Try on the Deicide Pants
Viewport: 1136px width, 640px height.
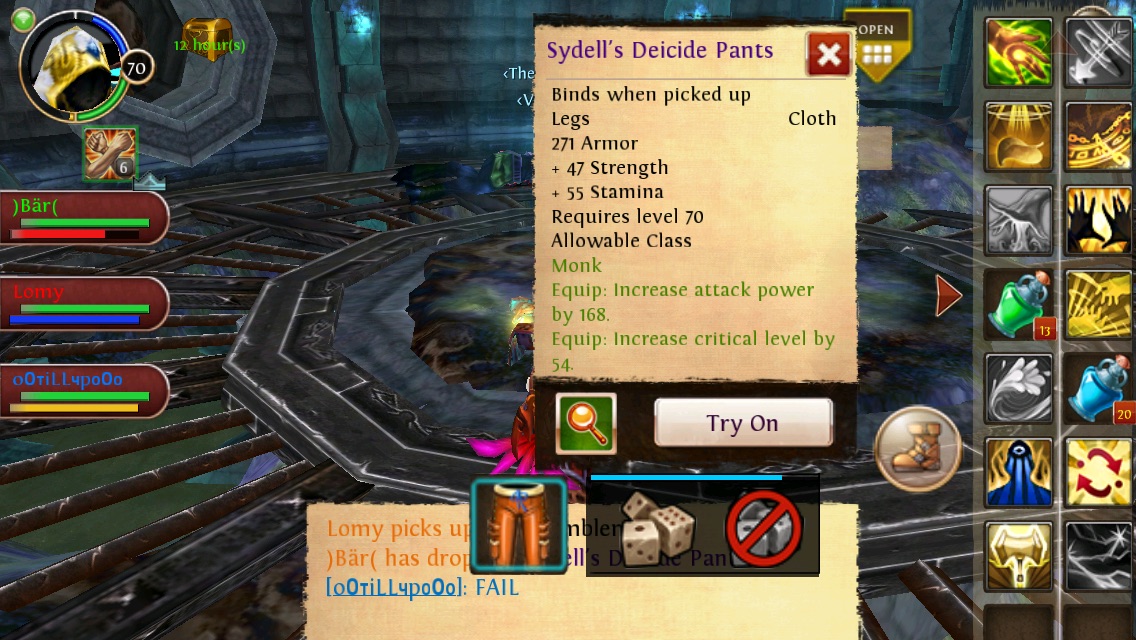(743, 423)
